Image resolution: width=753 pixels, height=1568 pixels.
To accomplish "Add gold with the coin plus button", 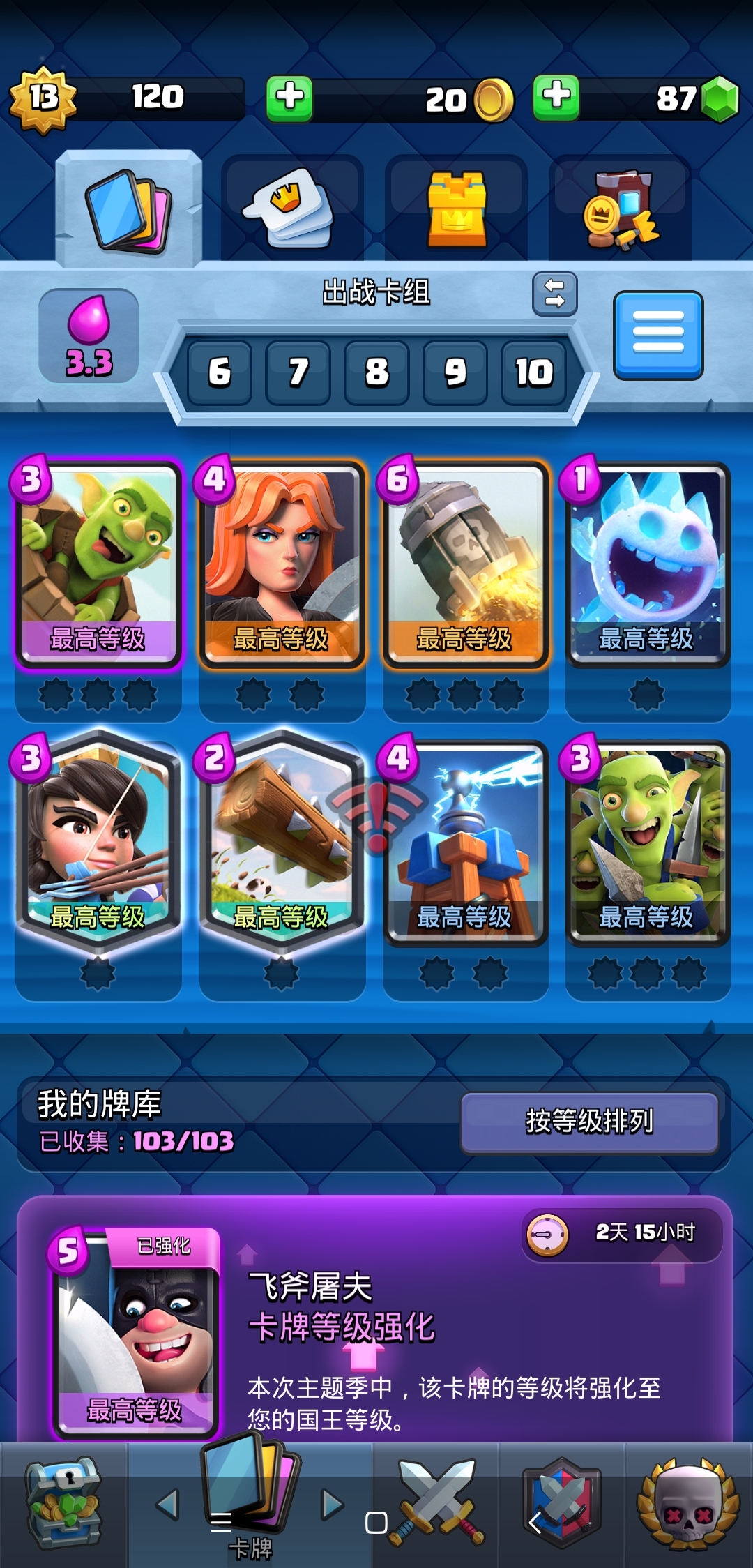I will tap(289, 98).
